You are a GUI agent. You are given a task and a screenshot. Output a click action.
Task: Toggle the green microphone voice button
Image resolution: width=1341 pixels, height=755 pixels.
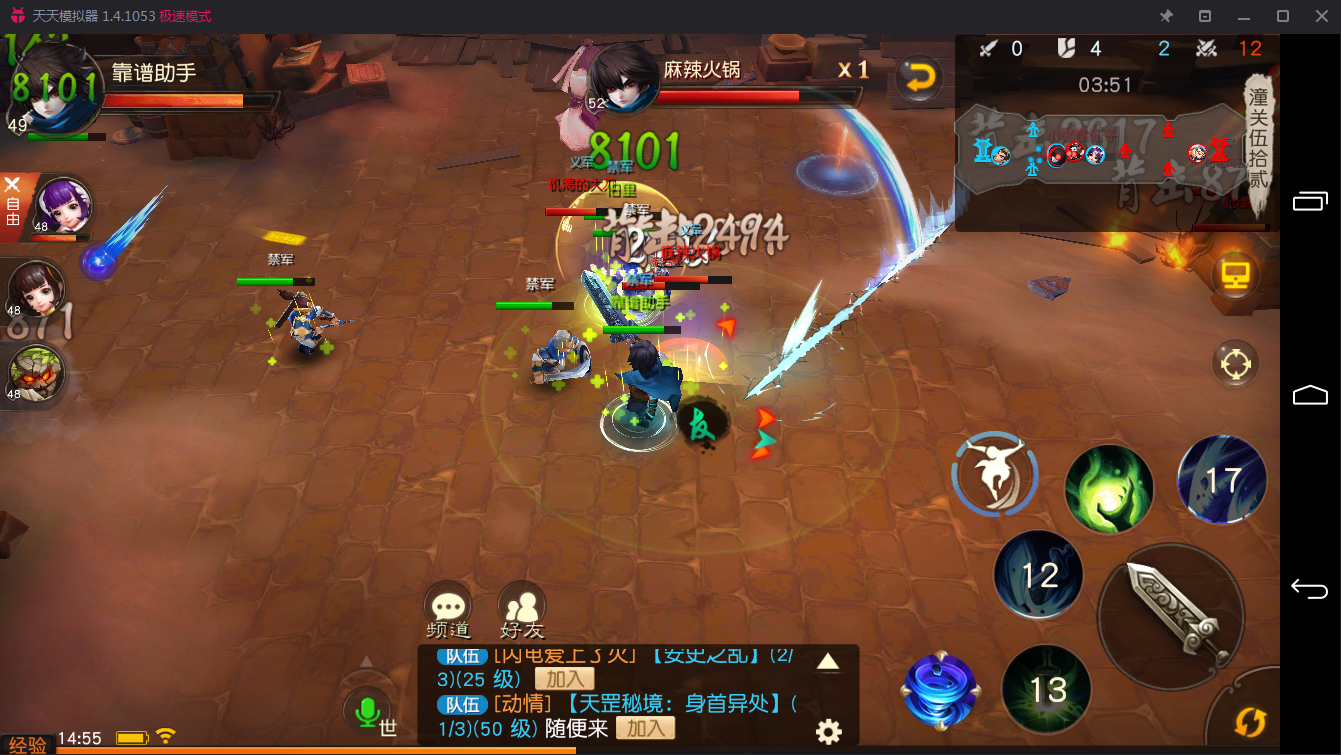tap(367, 712)
